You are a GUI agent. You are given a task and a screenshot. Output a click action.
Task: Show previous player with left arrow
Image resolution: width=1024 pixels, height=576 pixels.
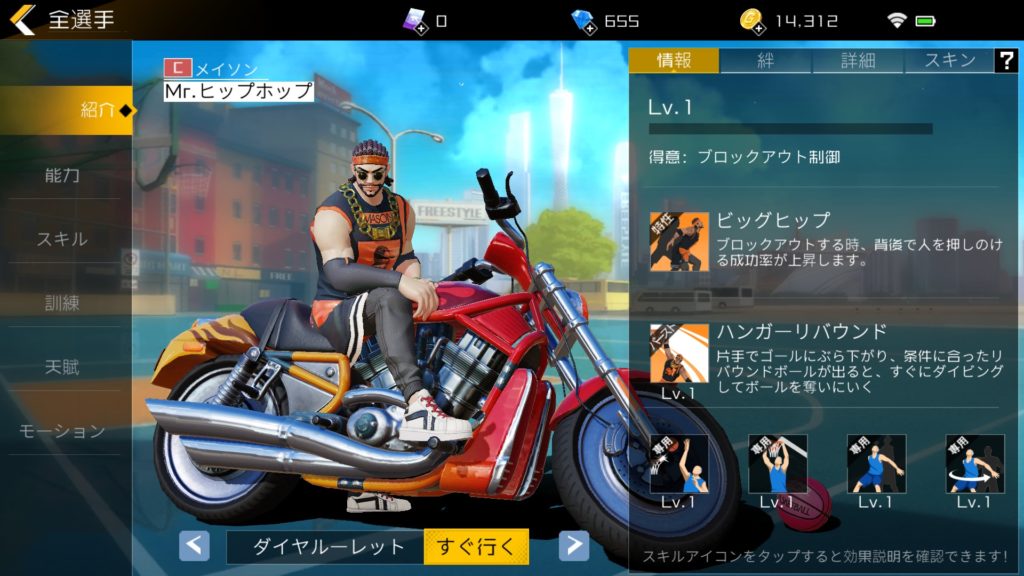tap(194, 545)
